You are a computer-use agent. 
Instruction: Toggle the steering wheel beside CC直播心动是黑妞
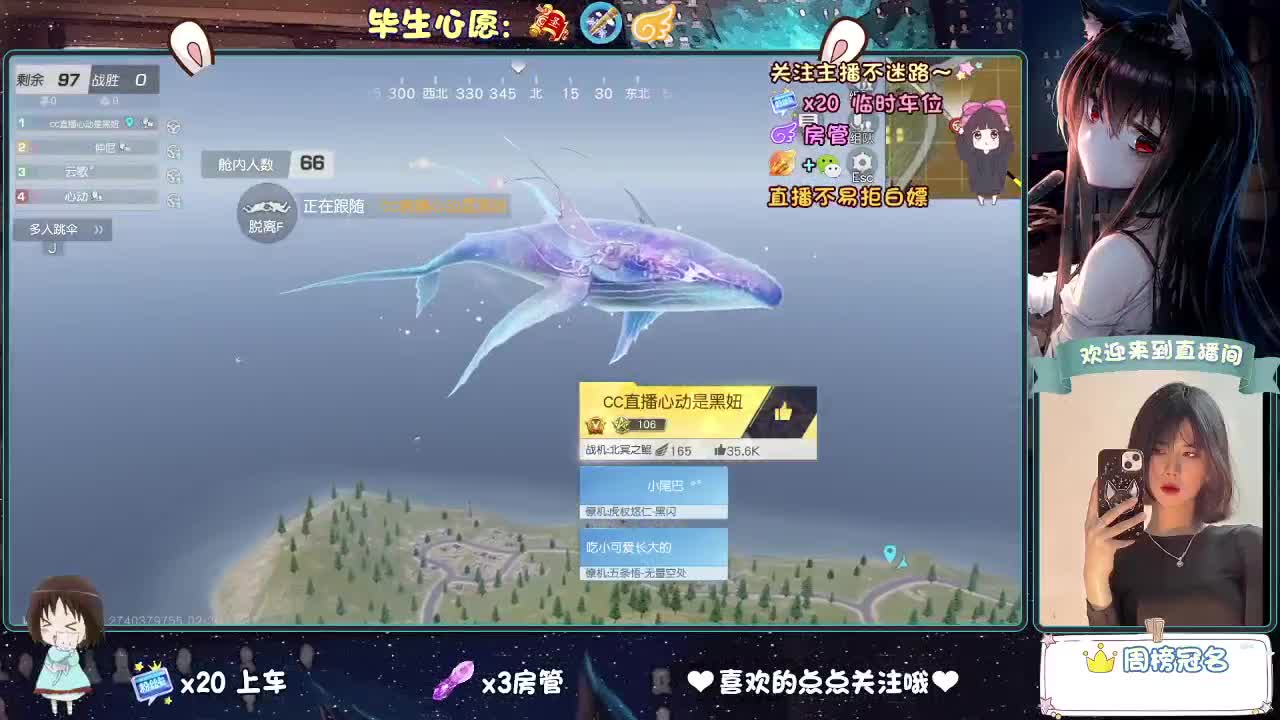(174, 128)
